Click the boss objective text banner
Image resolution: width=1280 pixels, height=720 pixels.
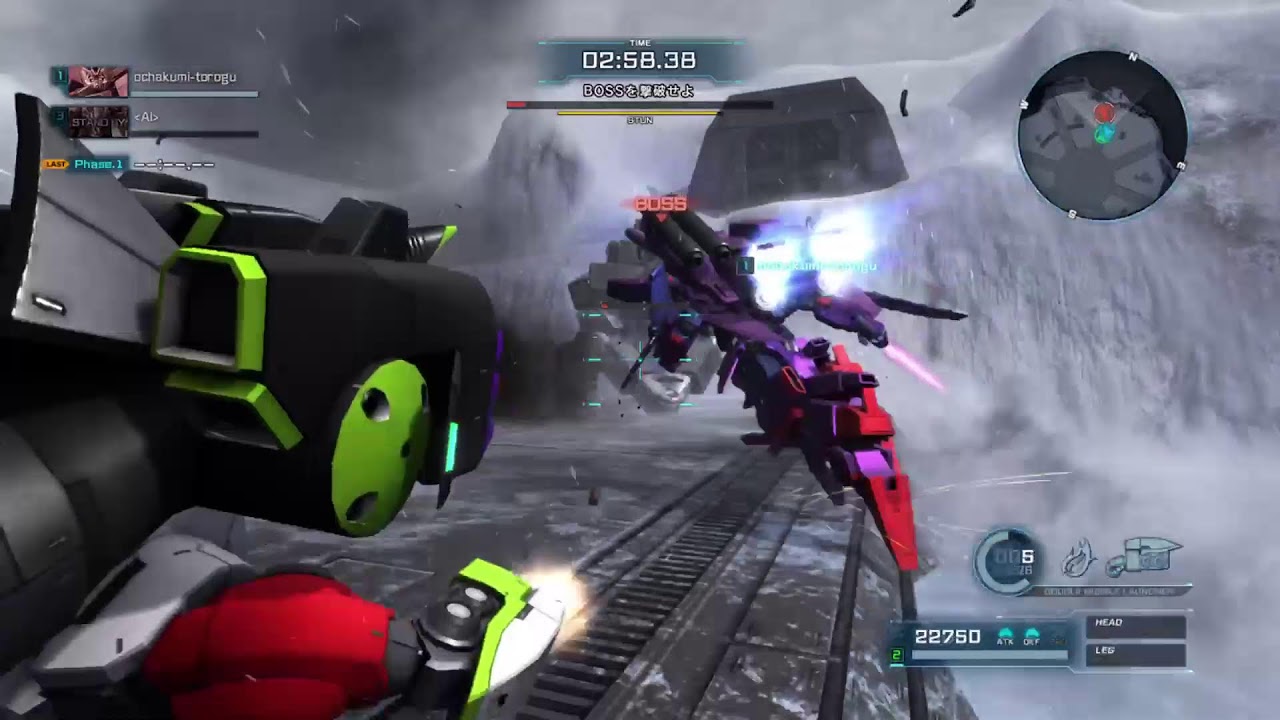tap(639, 90)
